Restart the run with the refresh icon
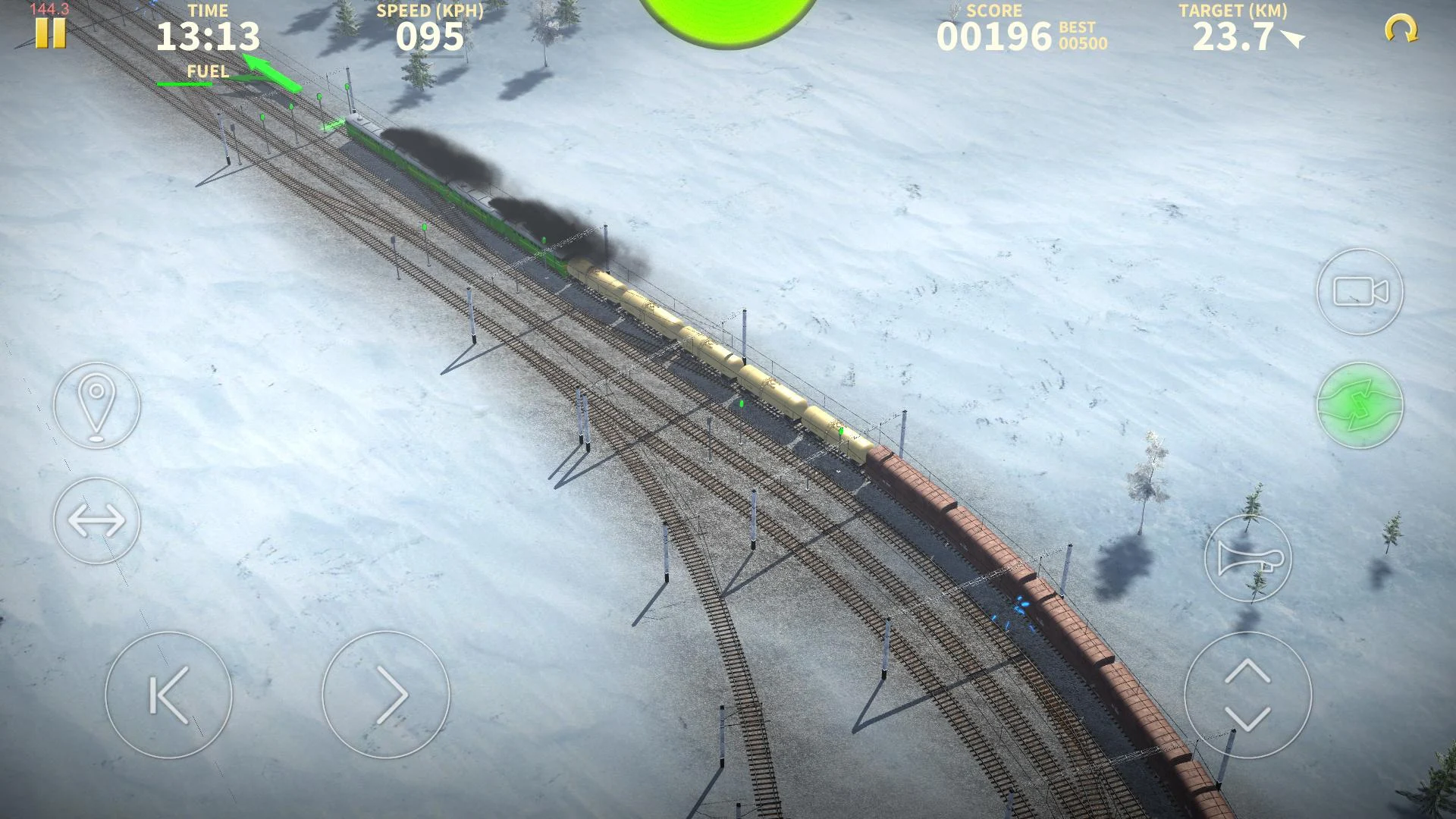The height and width of the screenshot is (819, 1456). point(1401,29)
